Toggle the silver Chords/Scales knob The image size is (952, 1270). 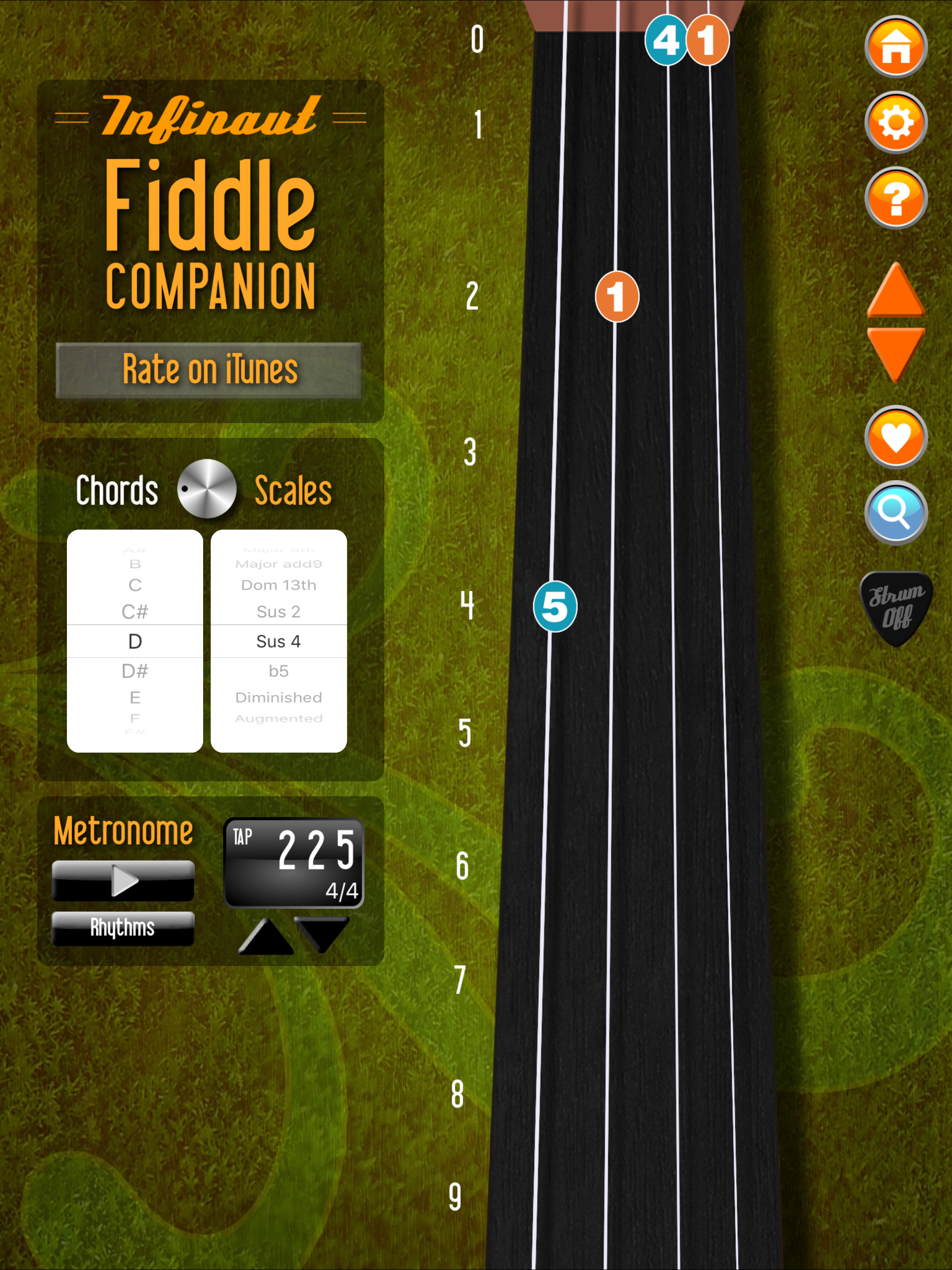pos(207,489)
